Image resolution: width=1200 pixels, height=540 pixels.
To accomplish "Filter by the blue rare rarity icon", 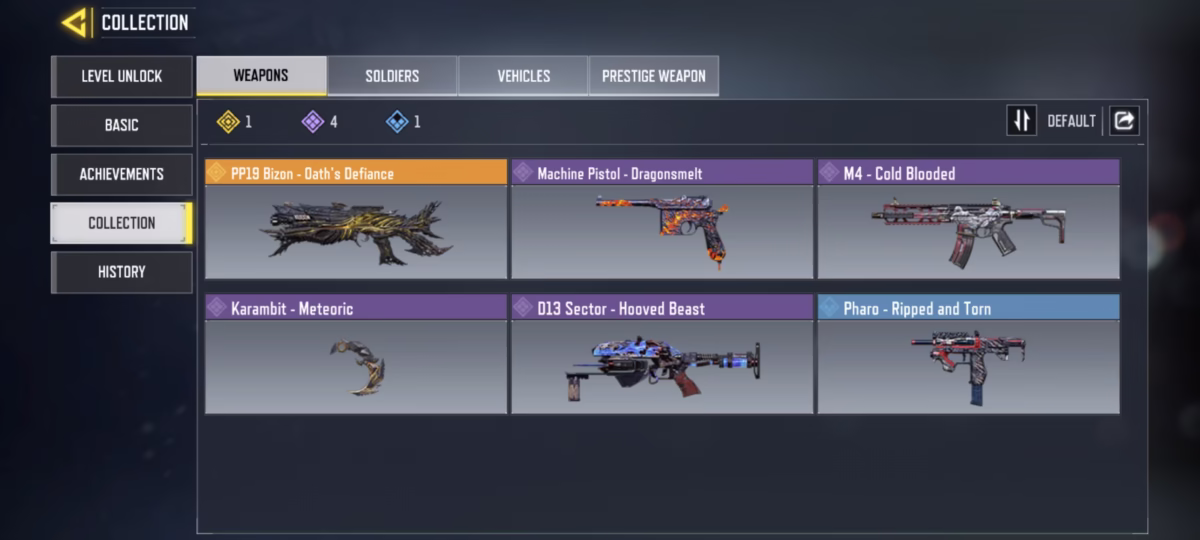I will 397,122.
